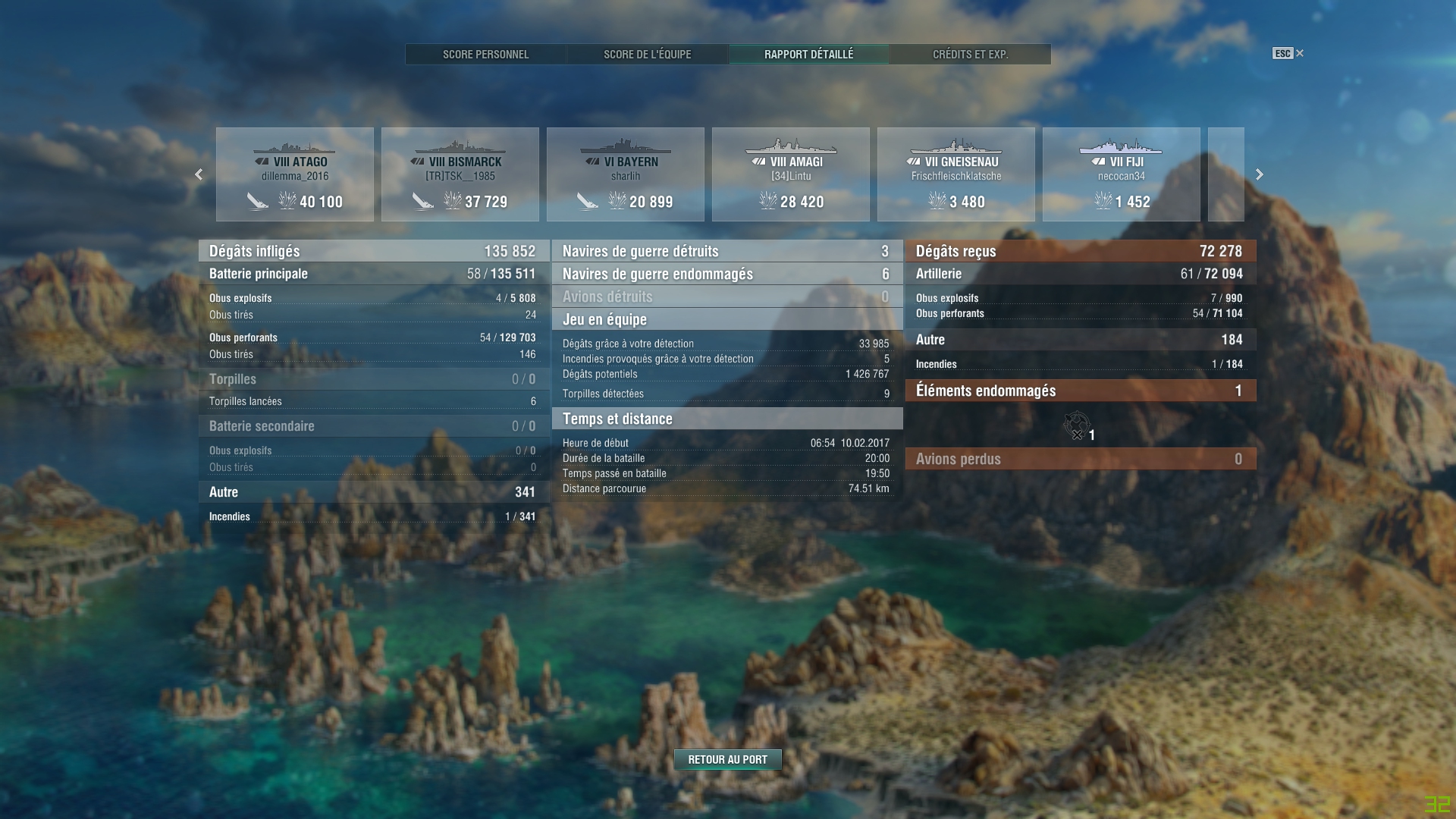Select the Rapport Détaillé tab

(808, 54)
